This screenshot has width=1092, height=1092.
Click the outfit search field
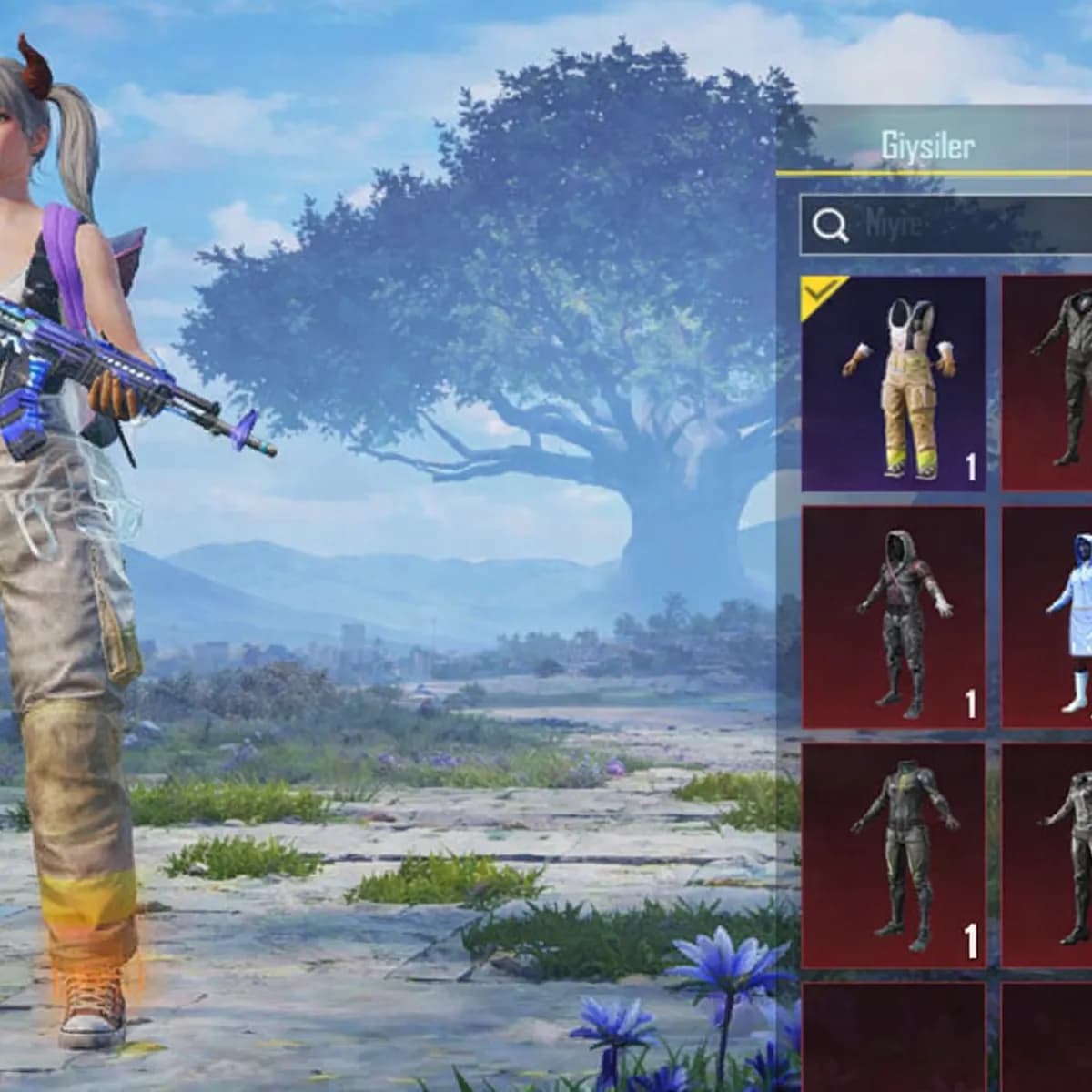point(946,225)
